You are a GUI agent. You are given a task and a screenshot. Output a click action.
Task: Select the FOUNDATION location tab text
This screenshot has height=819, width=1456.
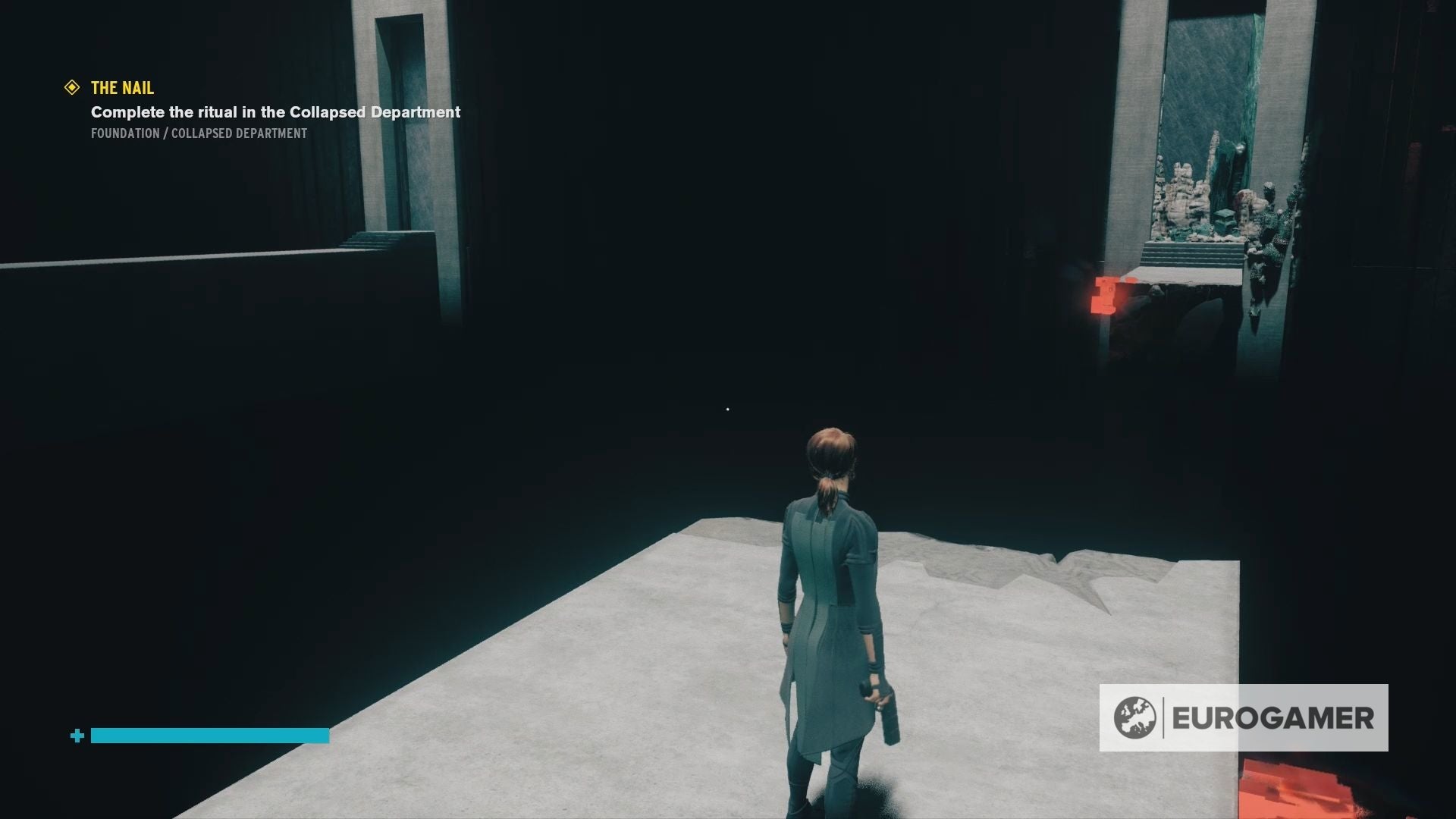(x=124, y=133)
